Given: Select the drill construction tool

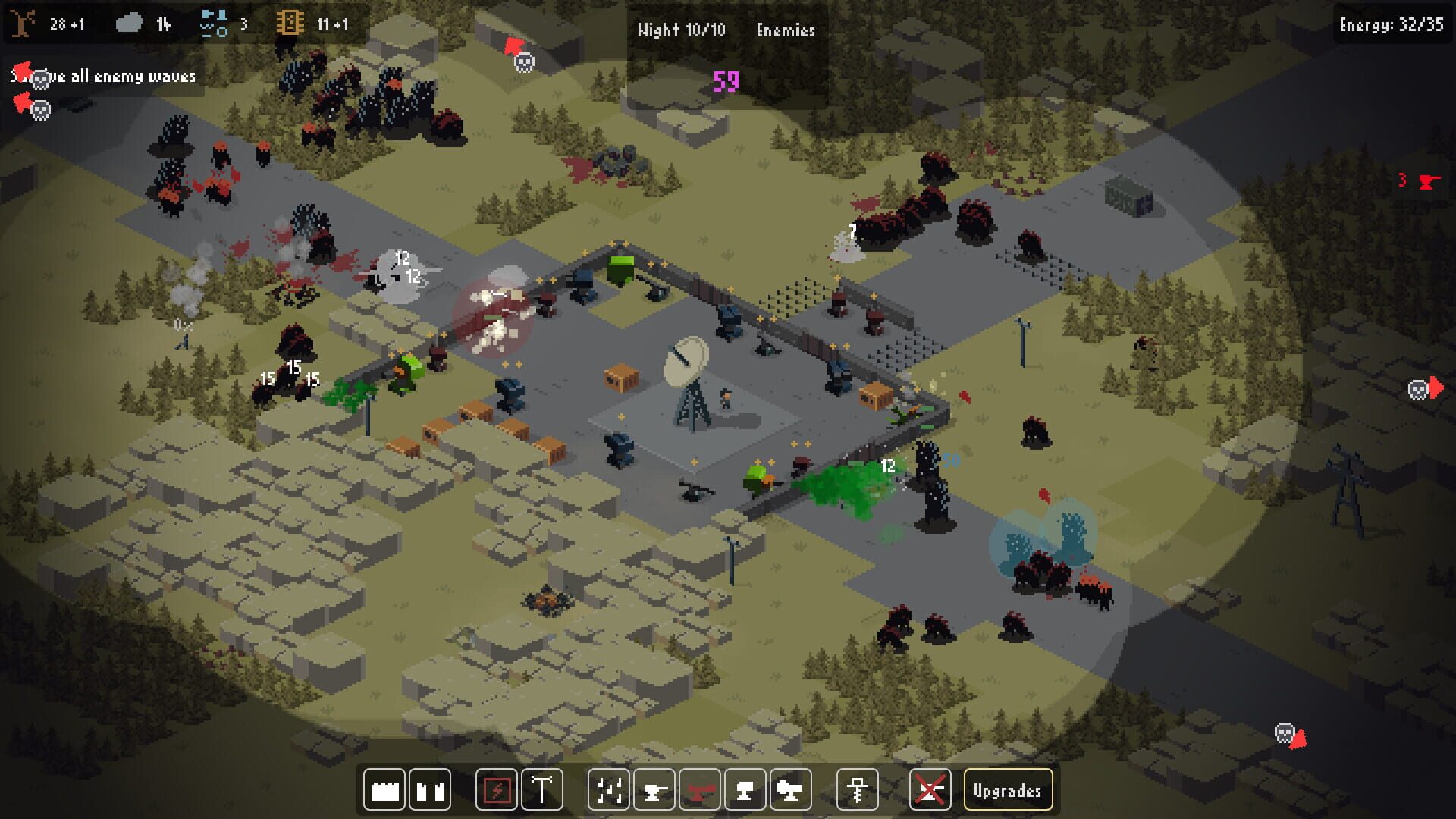Looking at the screenshot, I should coord(856,789).
